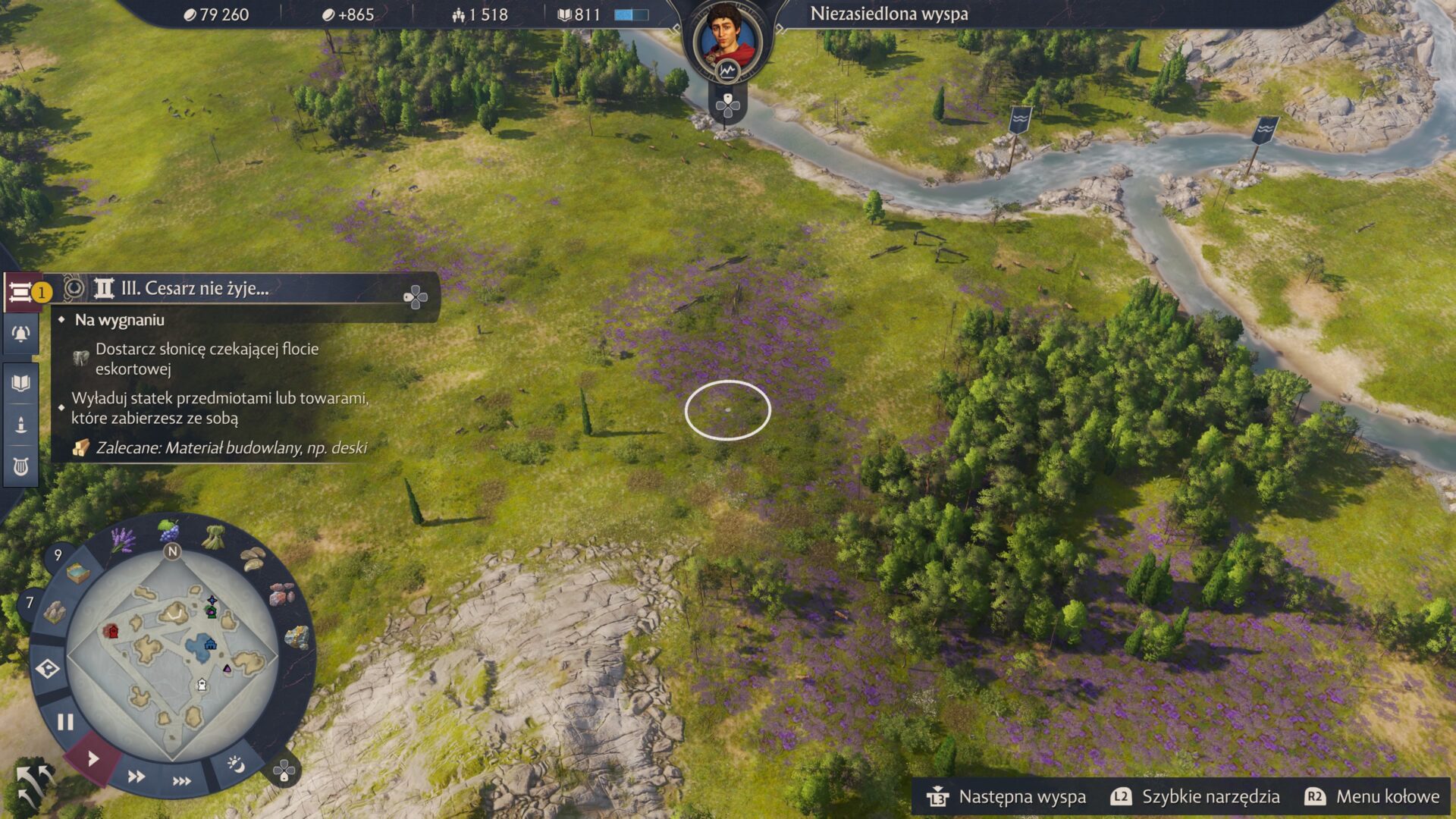Select the candle icon in left sidebar

pos(20,424)
